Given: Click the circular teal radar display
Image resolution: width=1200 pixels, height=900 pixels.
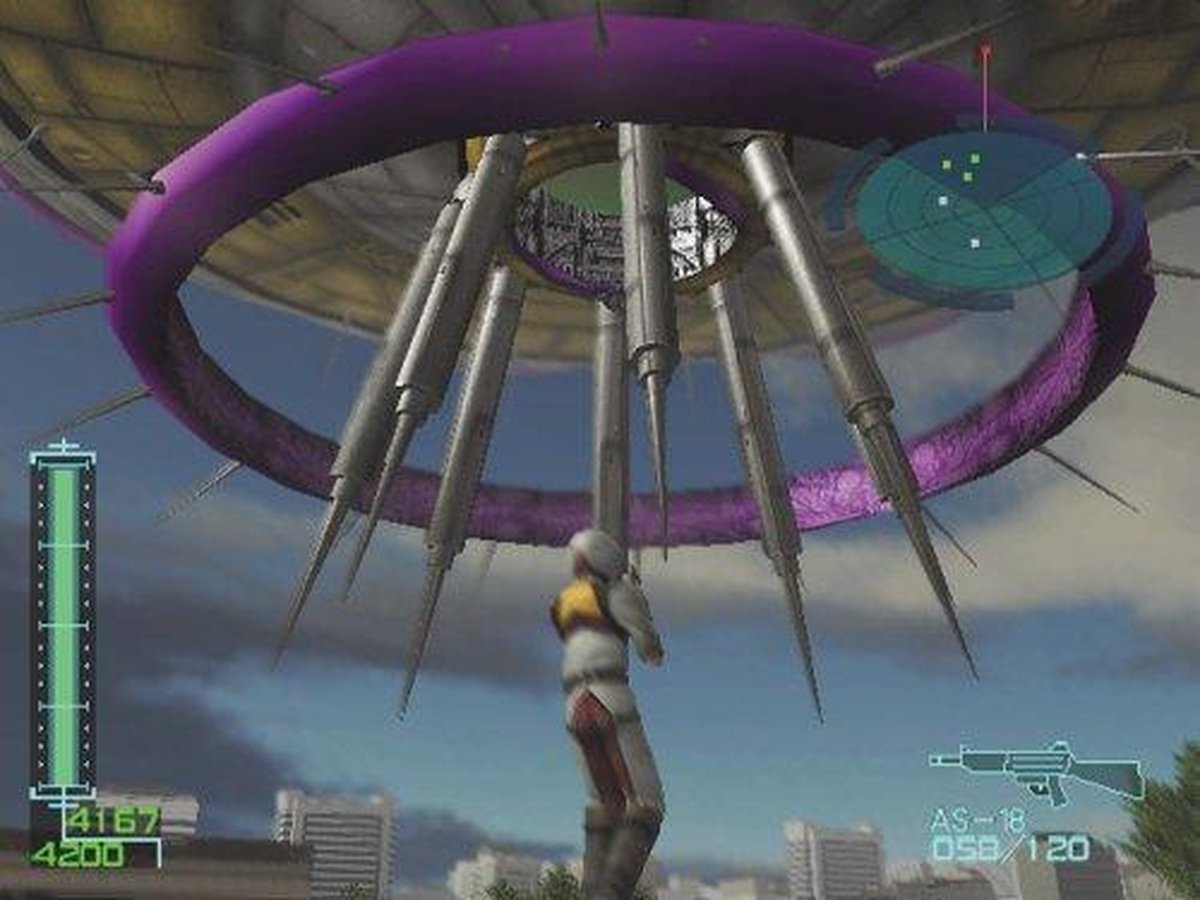Looking at the screenshot, I should tap(984, 209).
